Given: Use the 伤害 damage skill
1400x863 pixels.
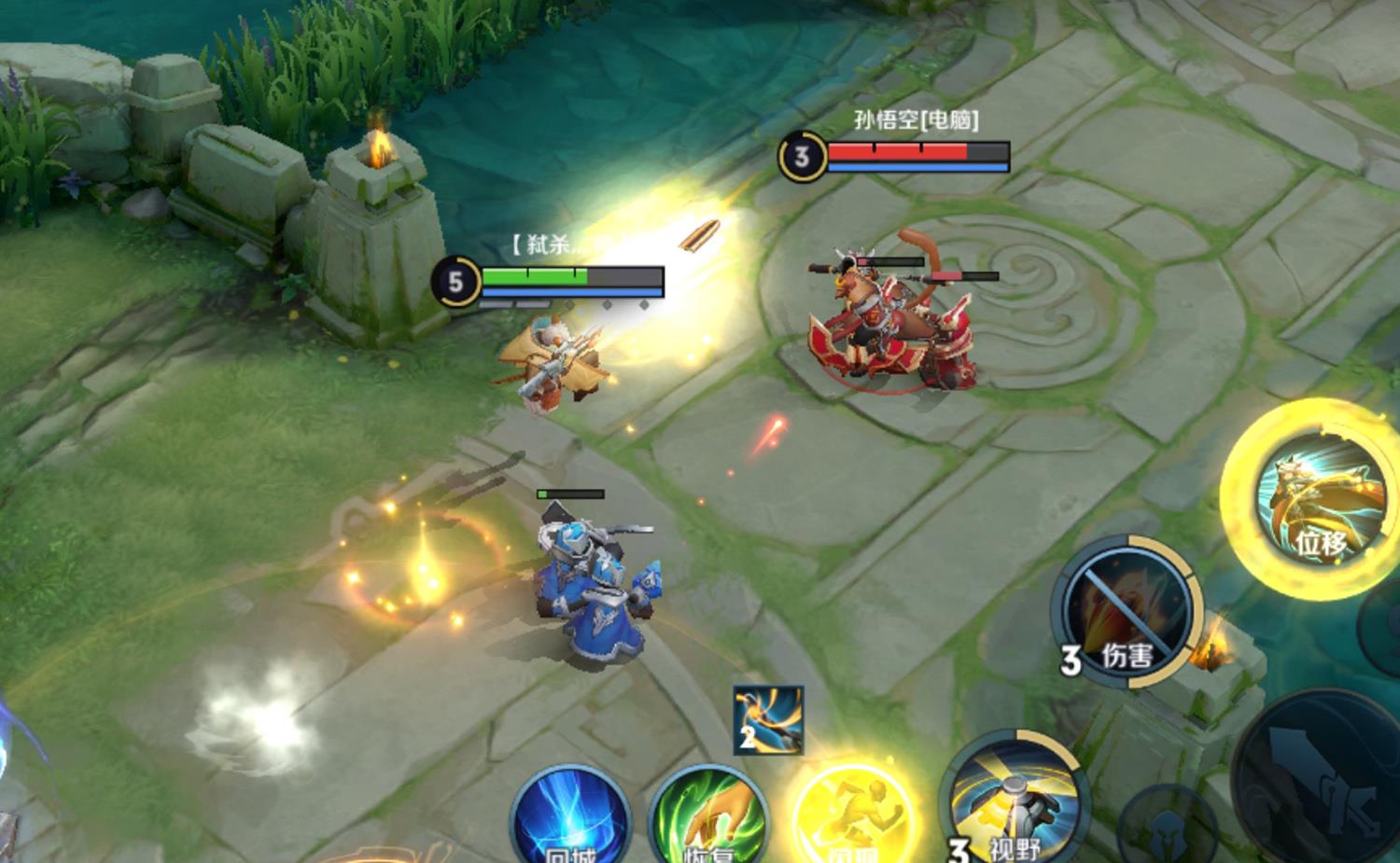Looking at the screenshot, I should click(1127, 611).
